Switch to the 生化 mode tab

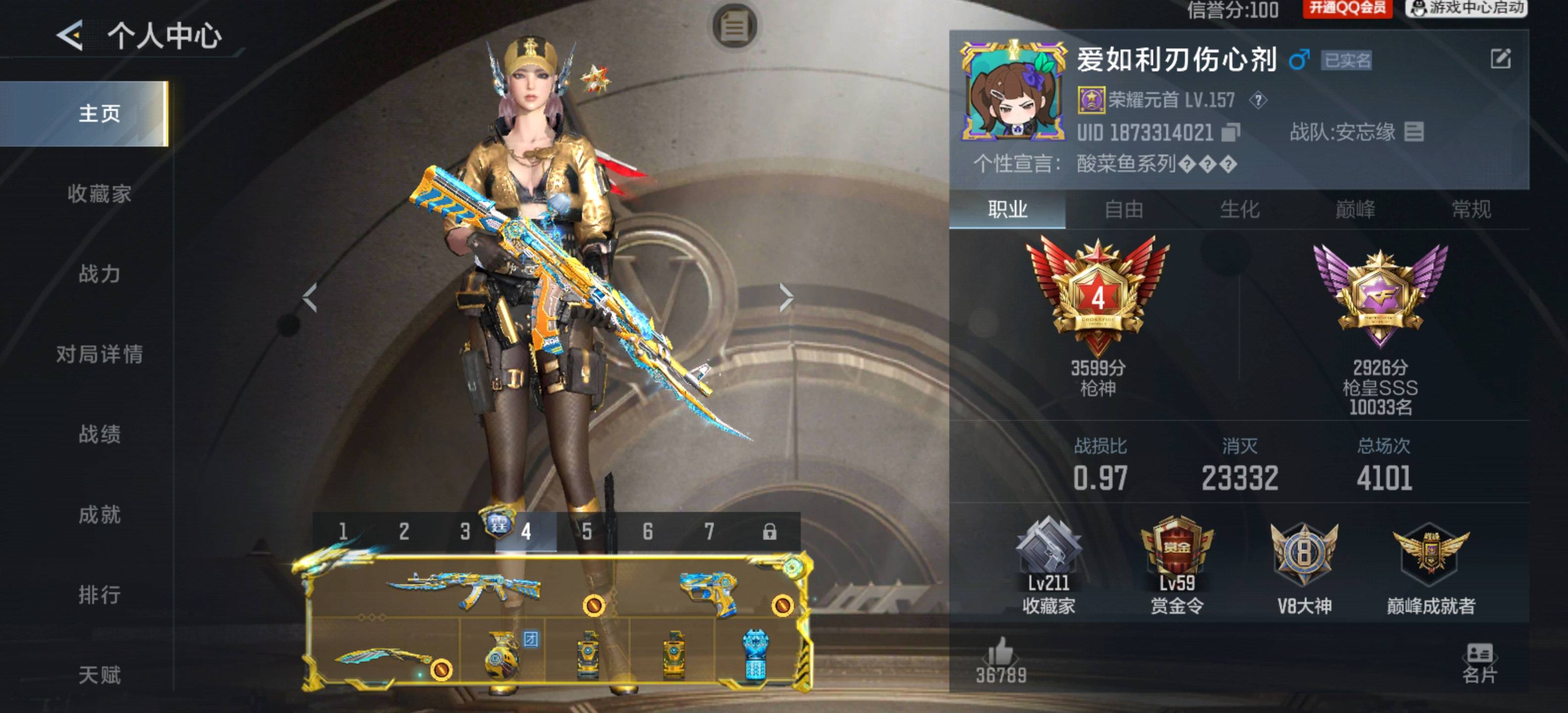[x=1239, y=209]
